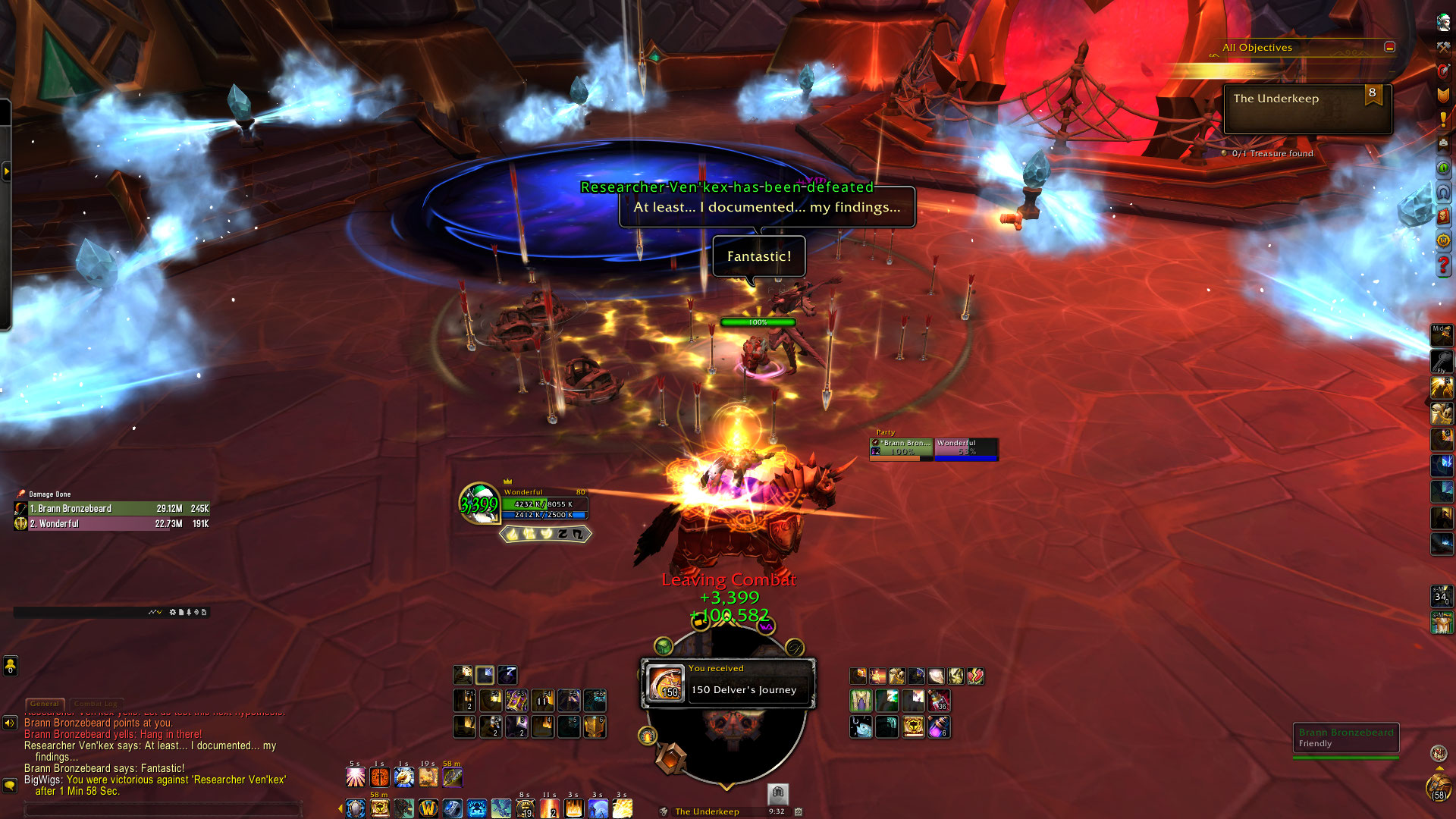Open professions with the crossed hammers icon
Viewport: 1456px width, 819px height.
point(1443,47)
